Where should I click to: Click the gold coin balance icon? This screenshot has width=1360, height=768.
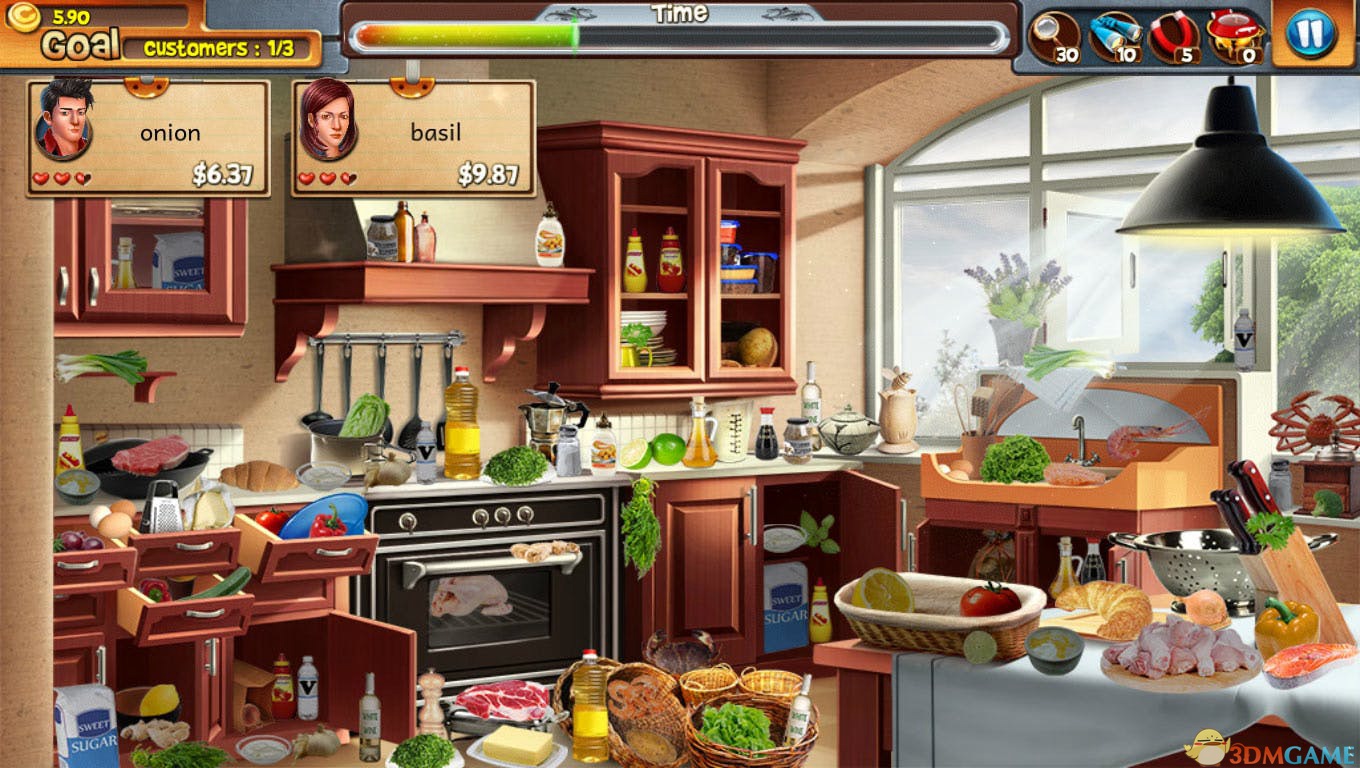[x=24, y=17]
